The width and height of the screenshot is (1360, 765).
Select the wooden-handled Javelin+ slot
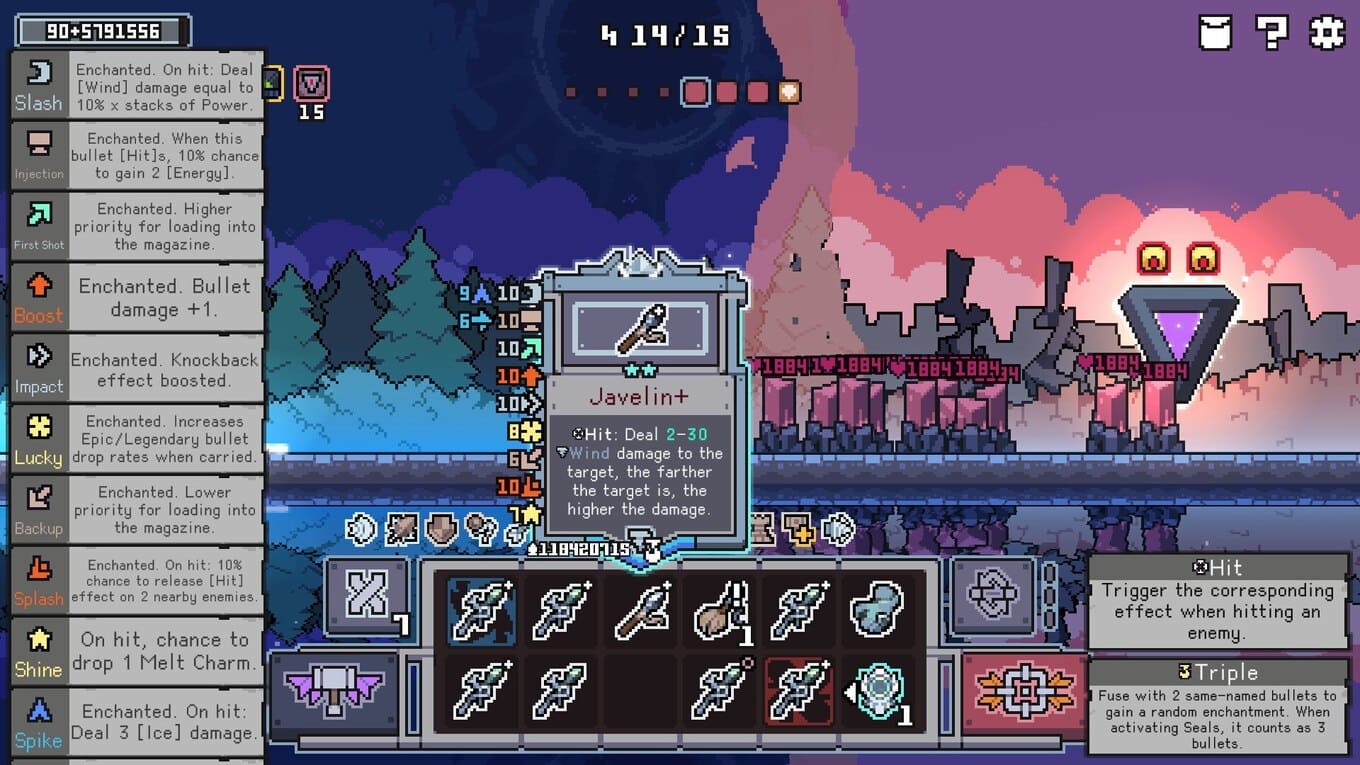[x=641, y=610]
